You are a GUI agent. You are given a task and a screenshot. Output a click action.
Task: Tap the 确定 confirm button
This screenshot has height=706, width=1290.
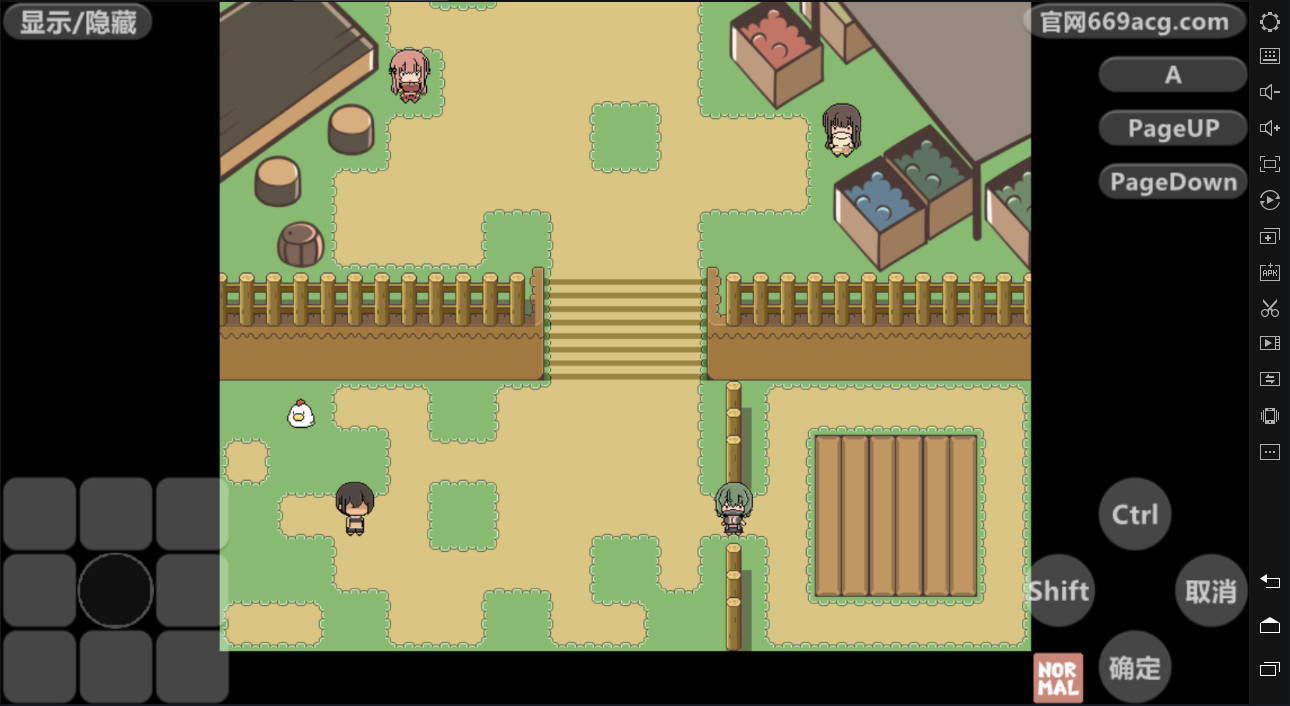coord(1135,667)
